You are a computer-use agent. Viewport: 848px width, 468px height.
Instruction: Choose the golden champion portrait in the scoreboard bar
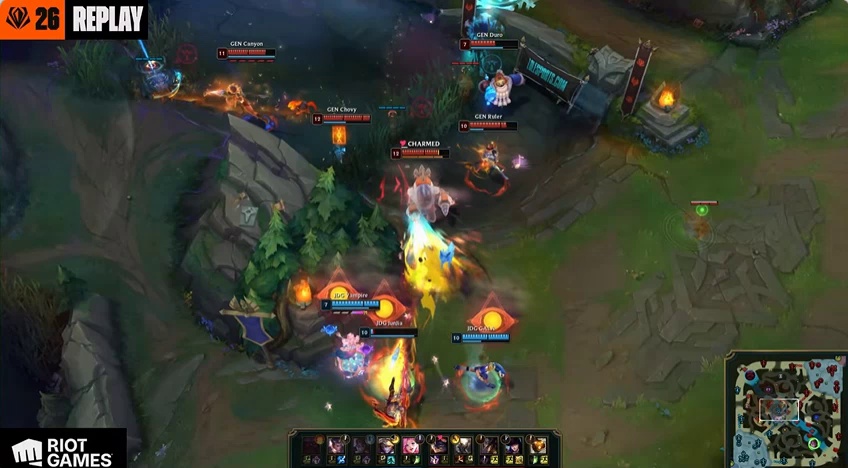coord(538,445)
